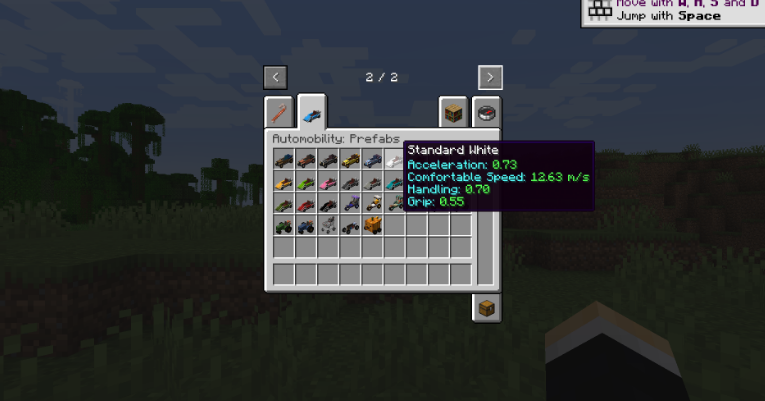Select the pink car prefab
Screen dimensions: 765x401
coord(328,182)
